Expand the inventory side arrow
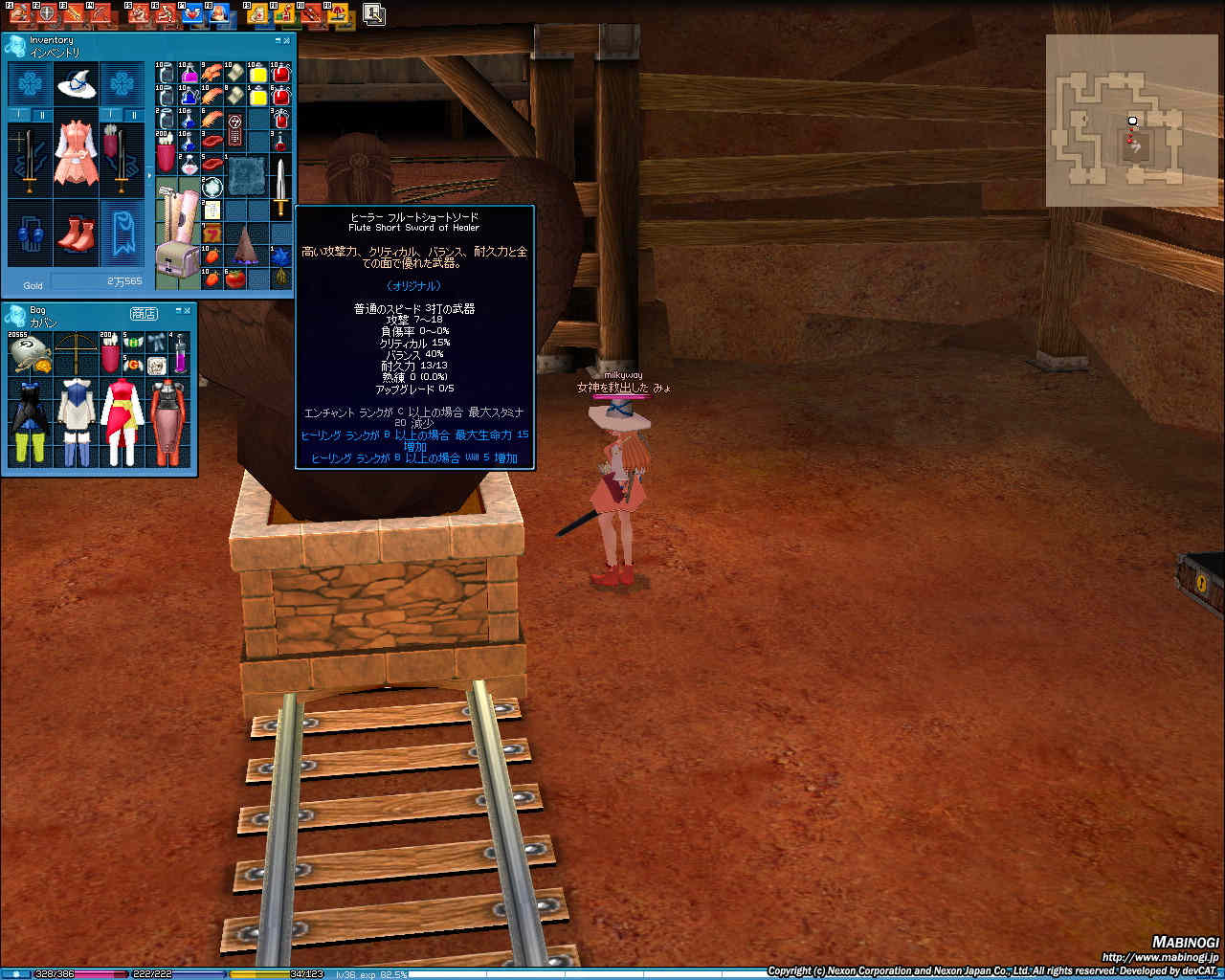Image resolution: width=1225 pixels, height=980 pixels. point(148,176)
